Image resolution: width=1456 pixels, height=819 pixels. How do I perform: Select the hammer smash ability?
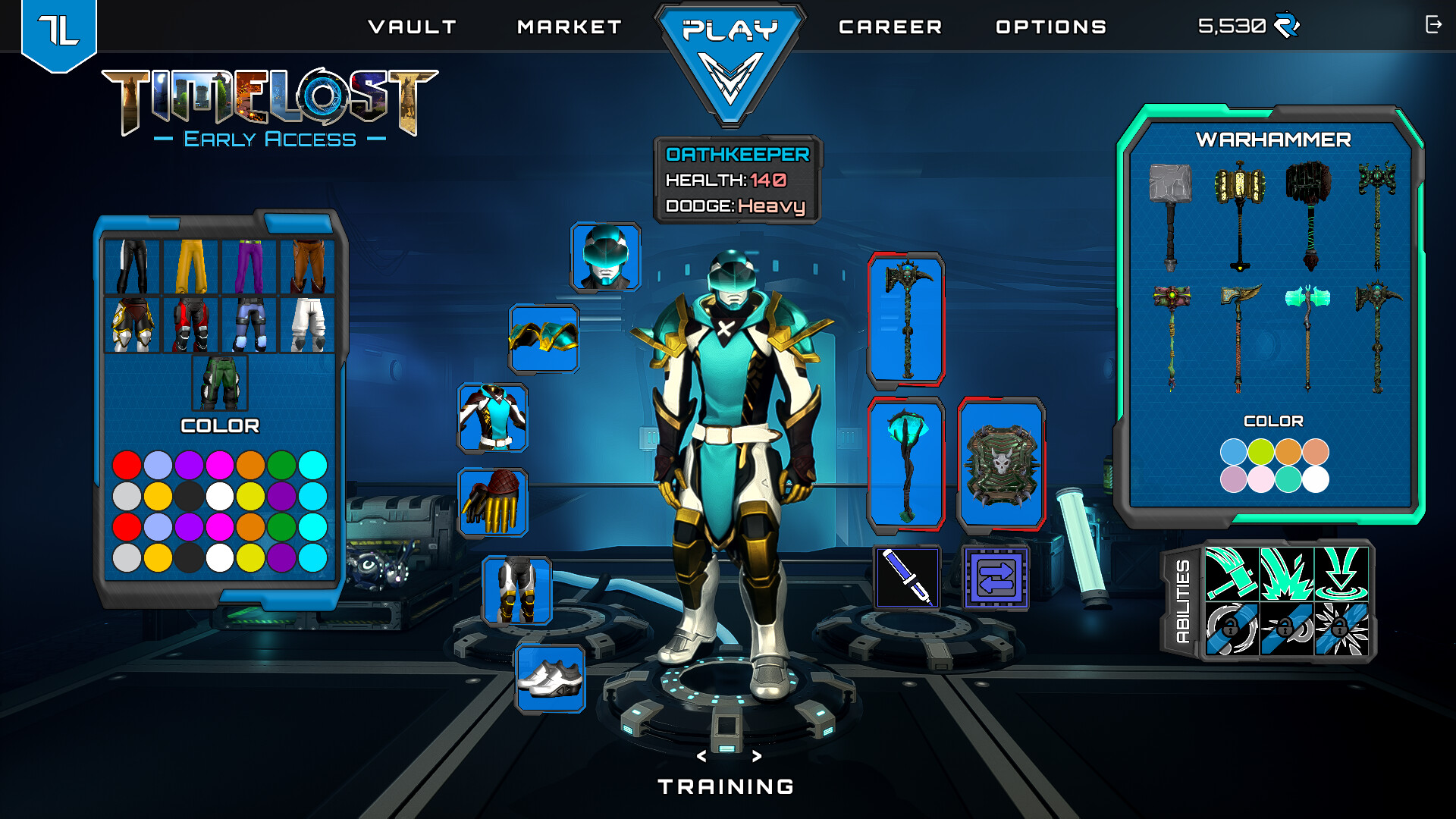tap(1231, 573)
